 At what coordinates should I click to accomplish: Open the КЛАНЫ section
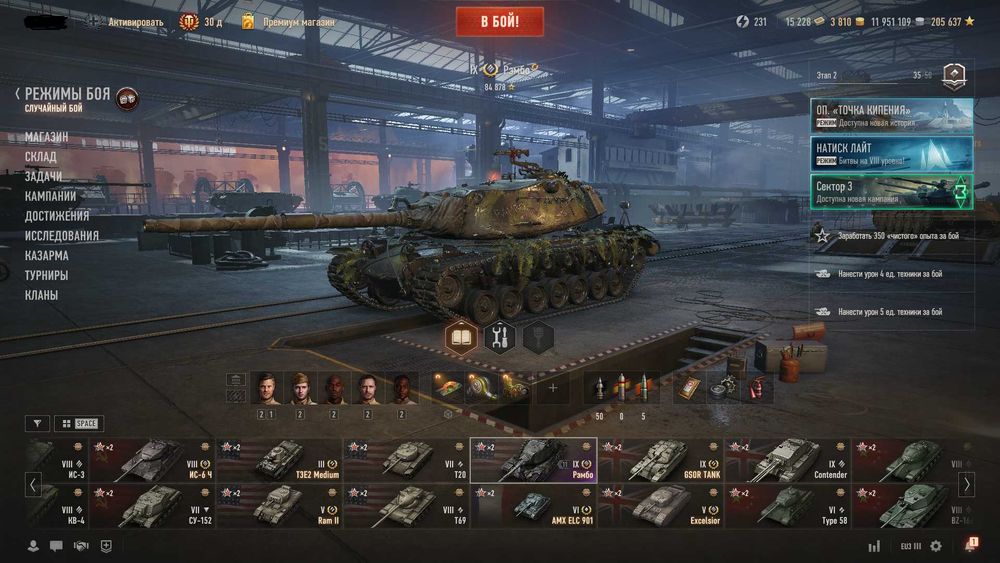(42, 295)
